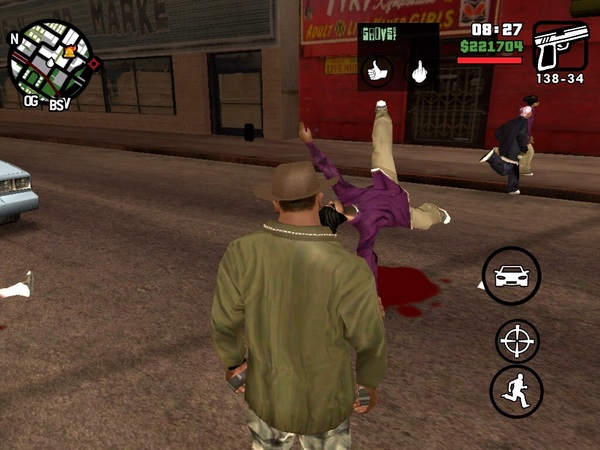Open the radar minimap

[51, 62]
